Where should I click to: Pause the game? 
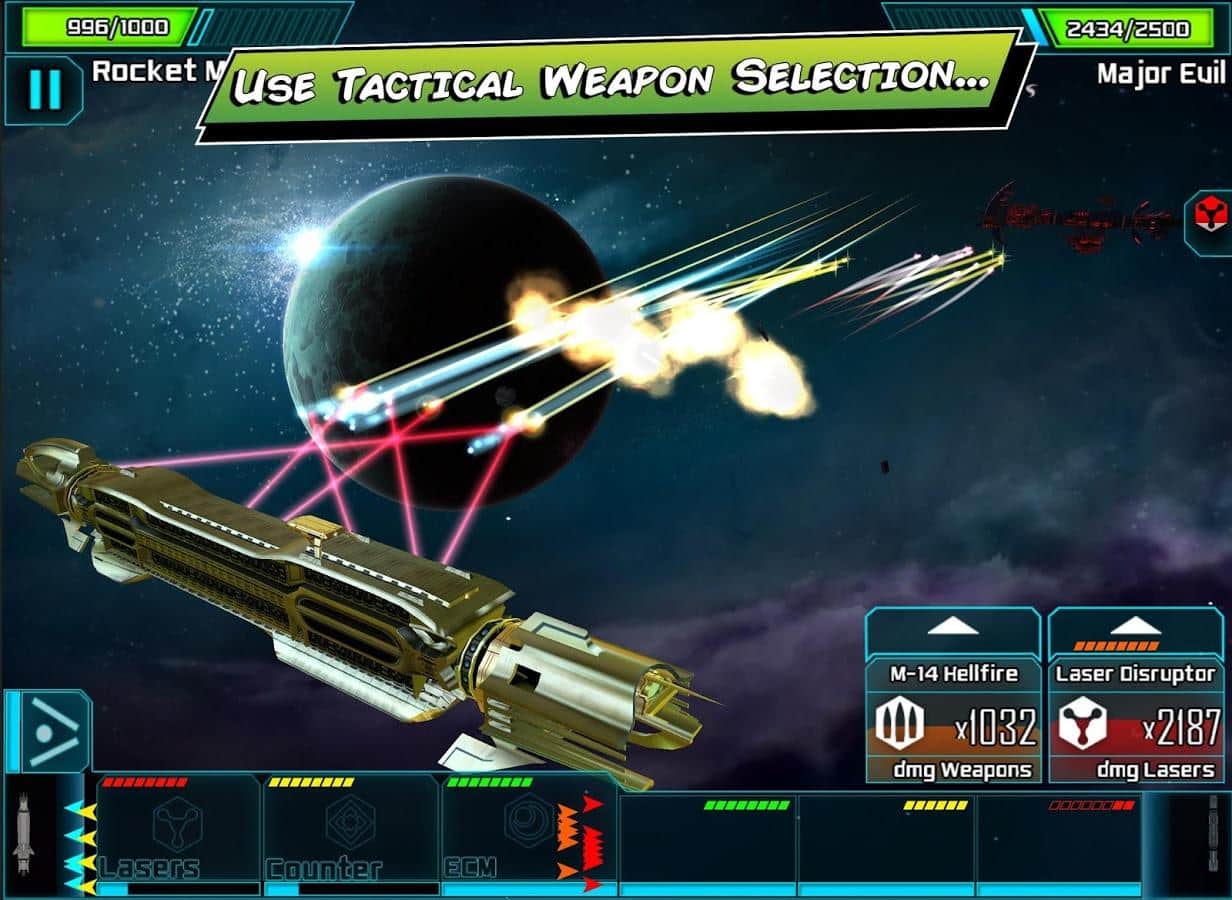click(44, 90)
